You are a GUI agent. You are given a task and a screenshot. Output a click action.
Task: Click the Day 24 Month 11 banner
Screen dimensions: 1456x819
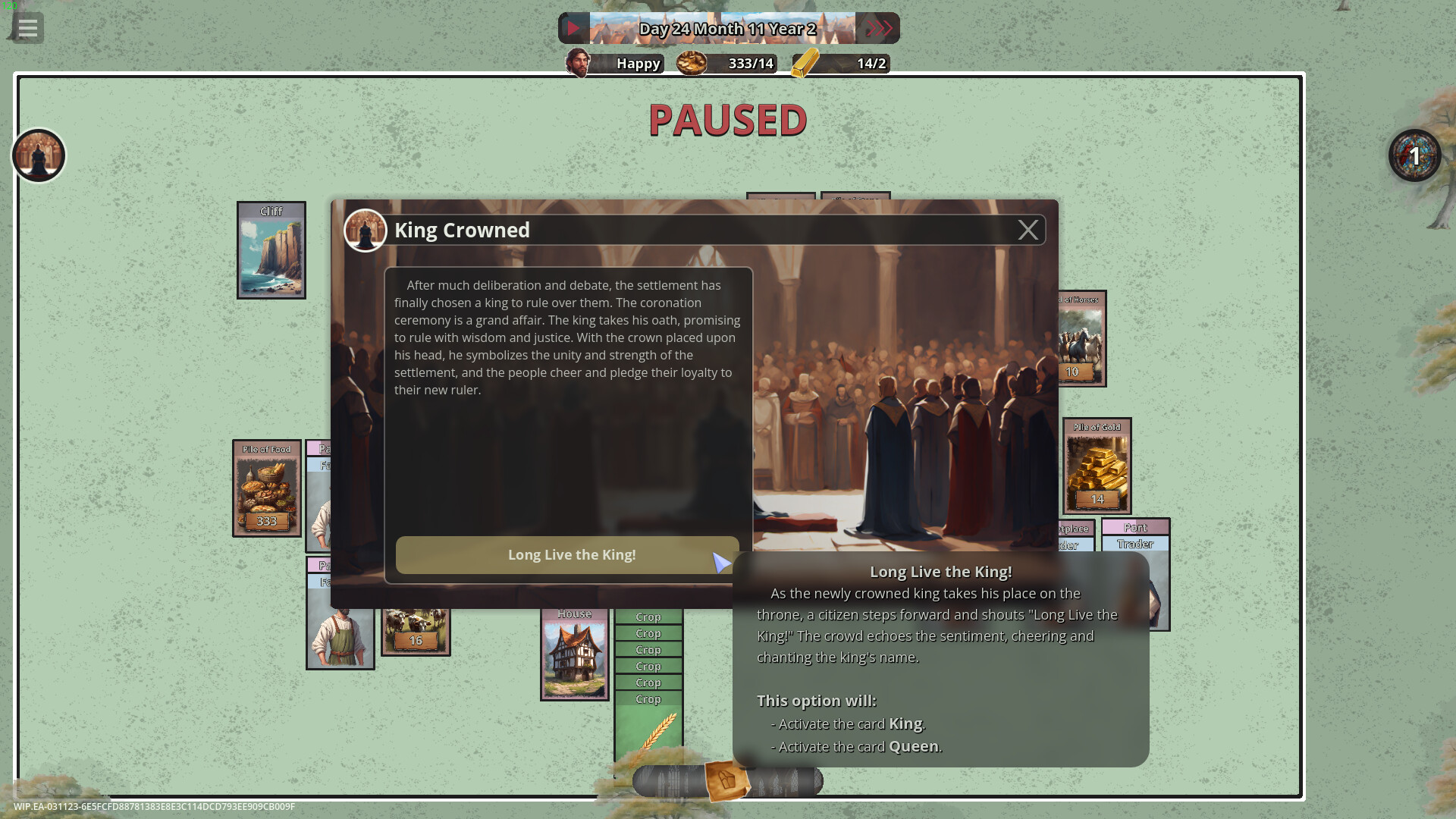(728, 28)
